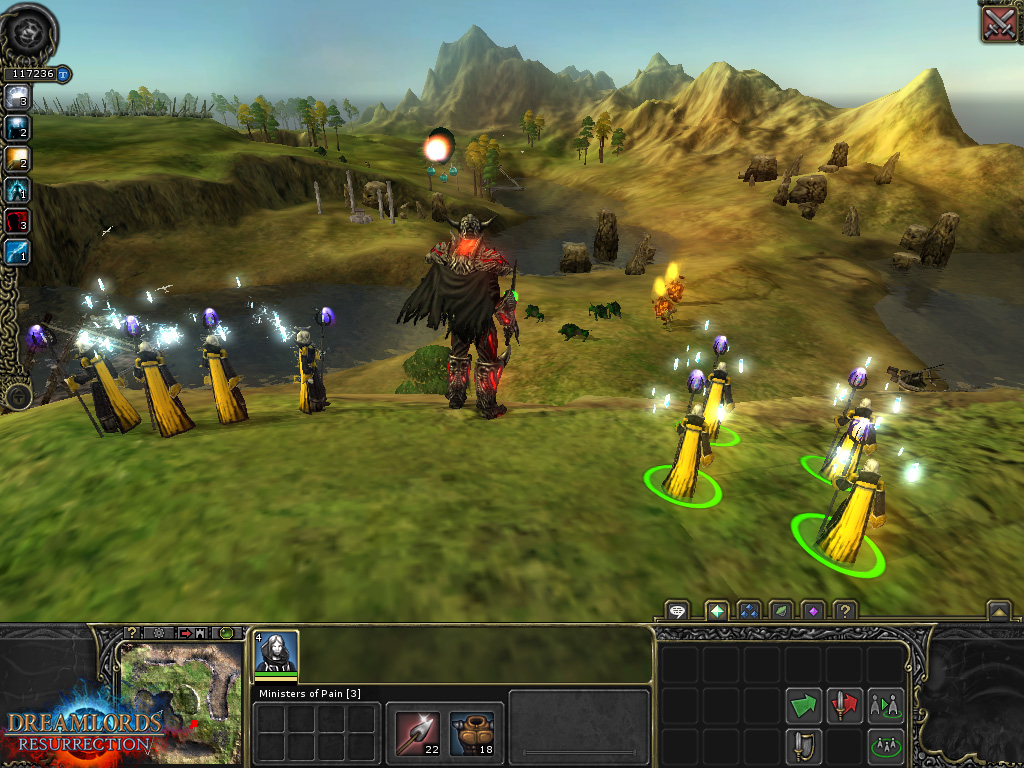Issue the green arrow move command

tap(803, 705)
